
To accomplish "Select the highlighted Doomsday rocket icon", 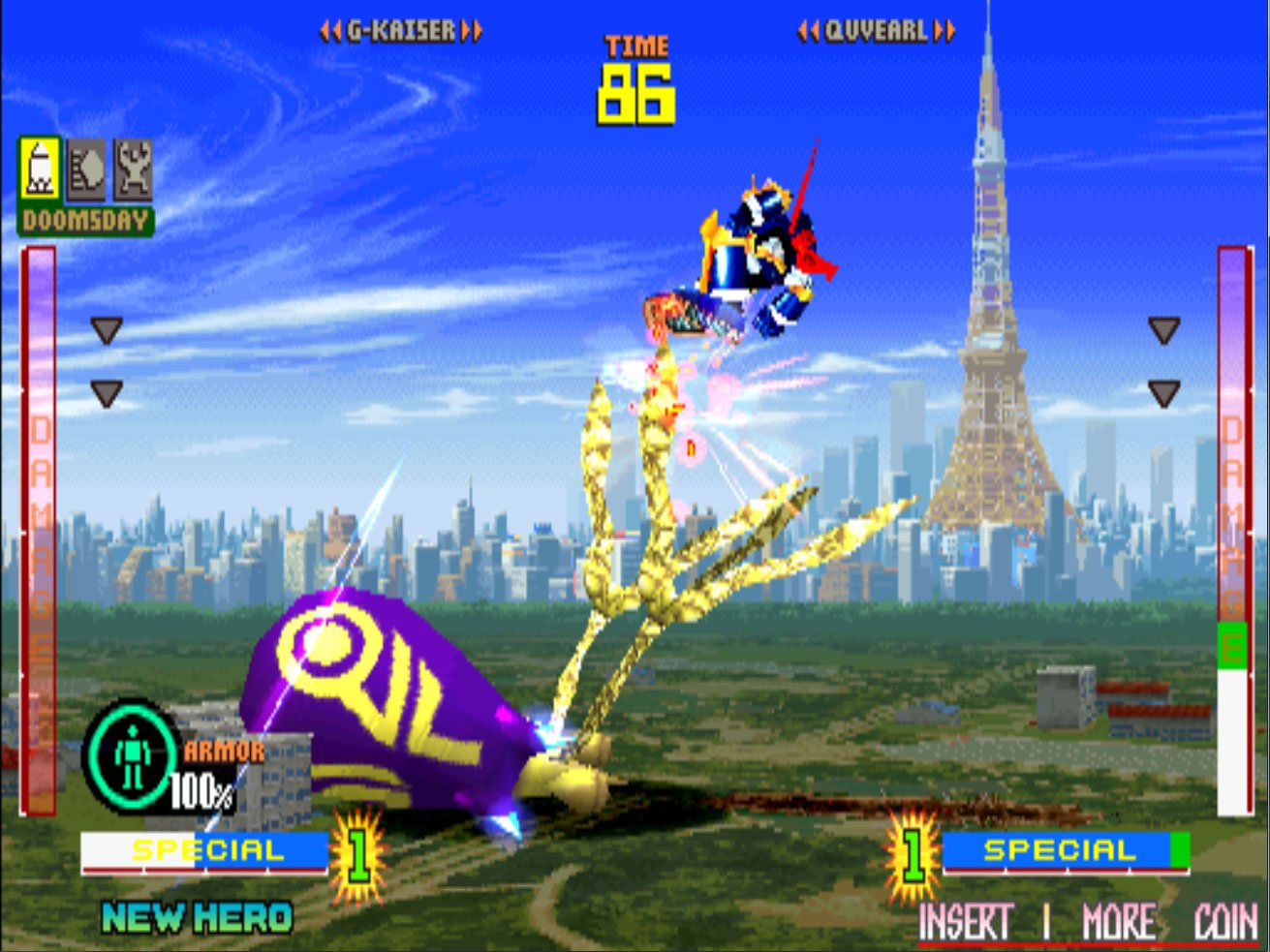I will click(39, 169).
